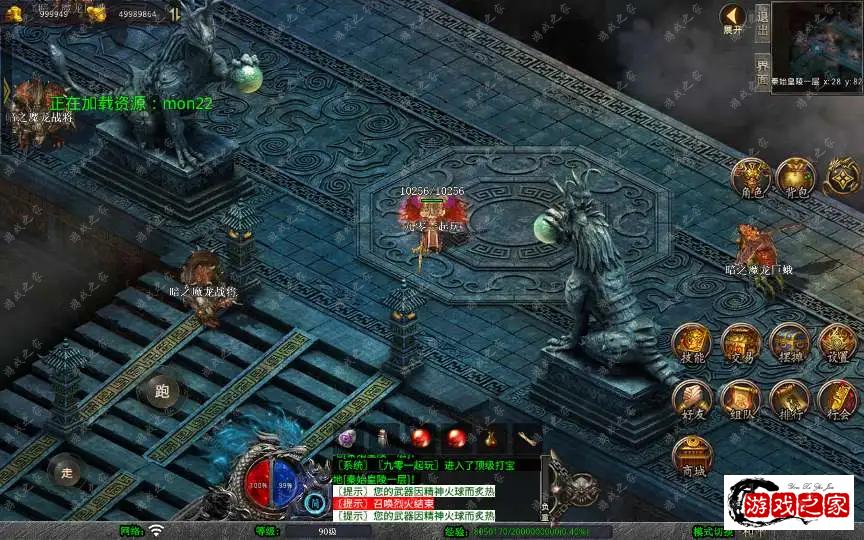
Task: Open the 设置 settings menu
Action: coord(837,342)
